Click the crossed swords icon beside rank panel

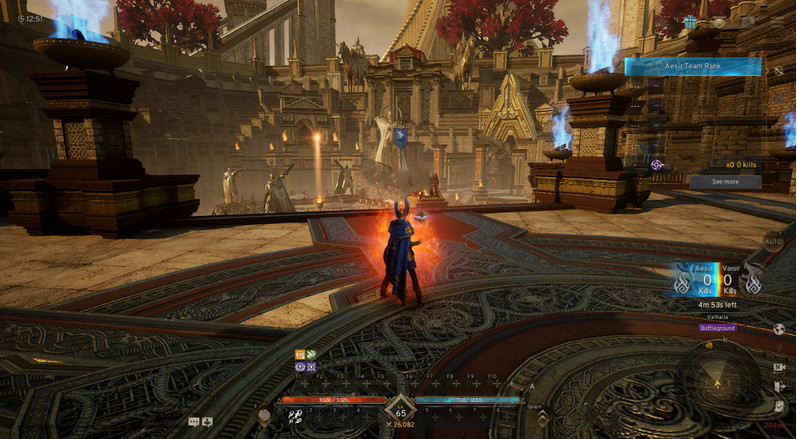coord(779,71)
